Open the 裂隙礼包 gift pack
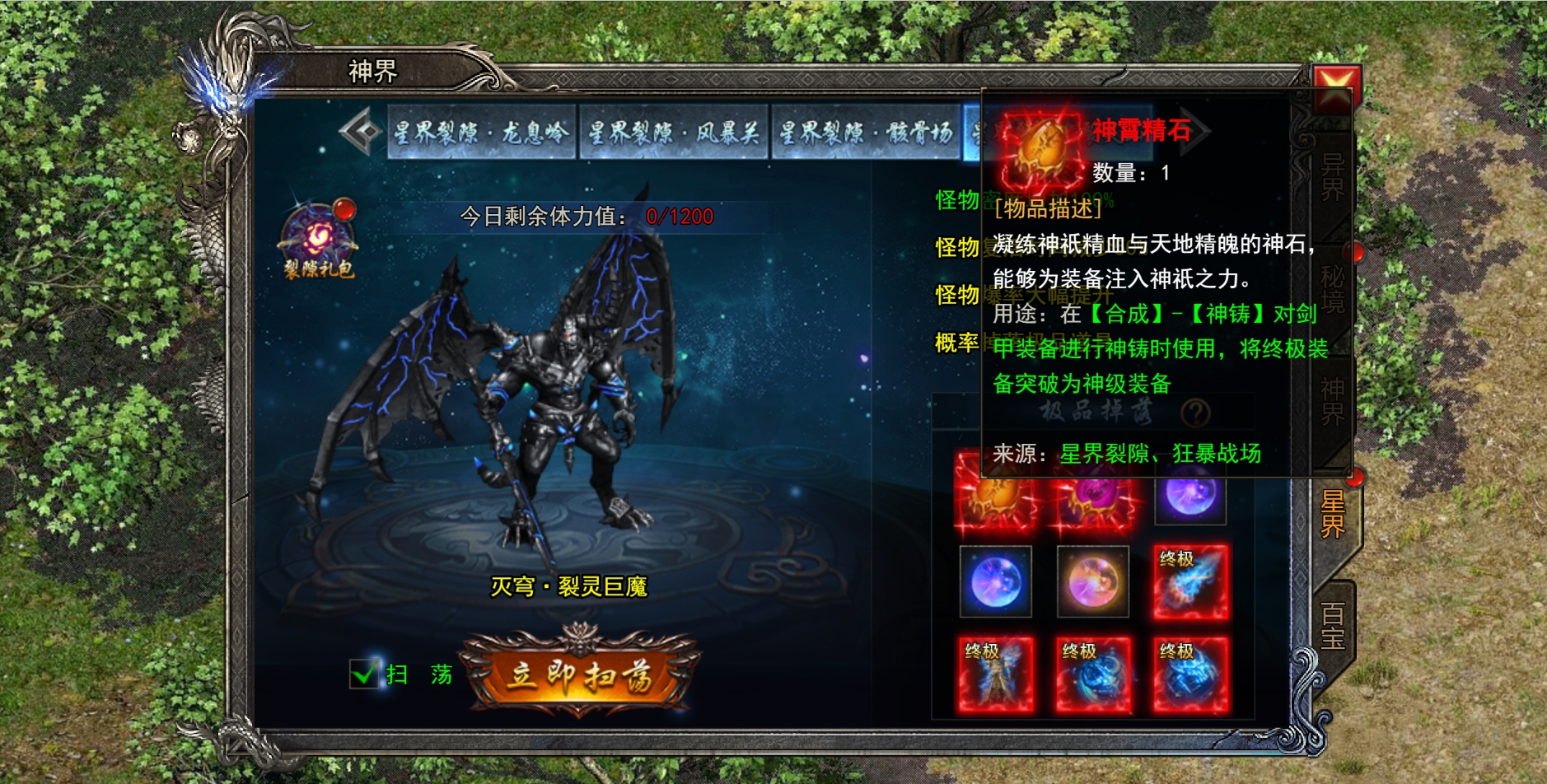Viewport: 1547px width, 784px height. pos(318,239)
